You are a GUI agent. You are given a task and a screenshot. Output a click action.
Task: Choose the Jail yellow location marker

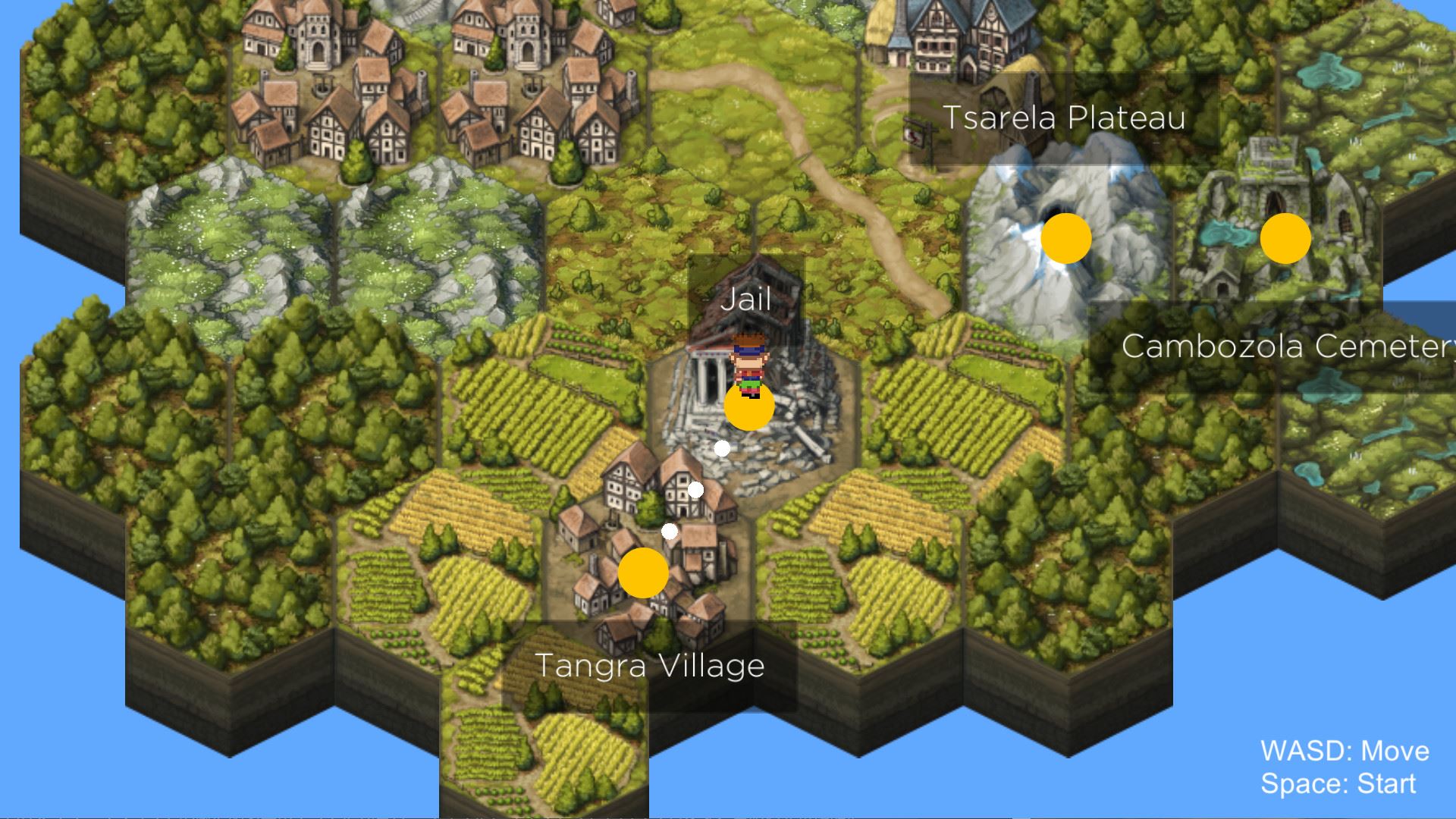749,406
